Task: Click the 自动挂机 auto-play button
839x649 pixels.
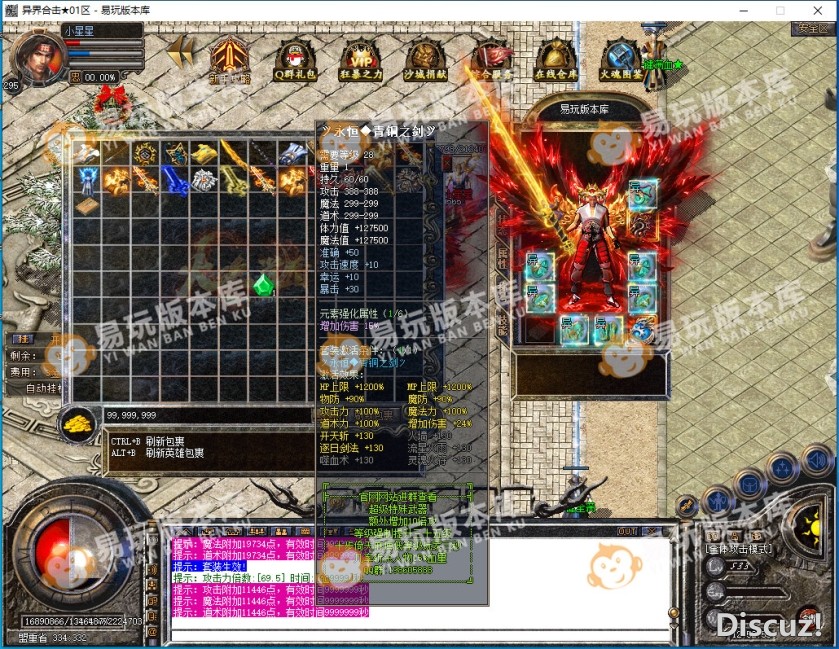Action: (43, 388)
